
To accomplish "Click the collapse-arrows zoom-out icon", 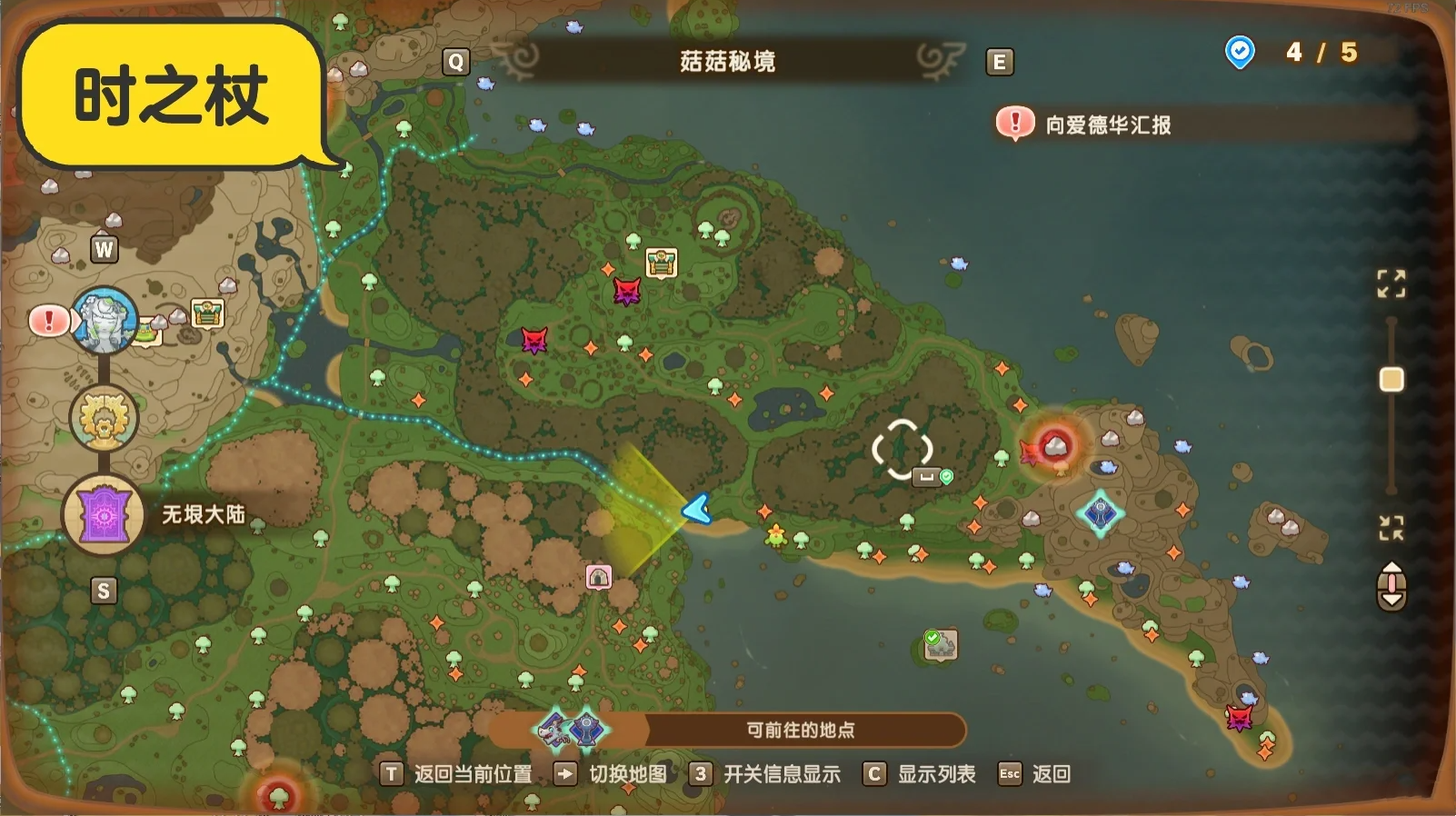I will click(1391, 527).
